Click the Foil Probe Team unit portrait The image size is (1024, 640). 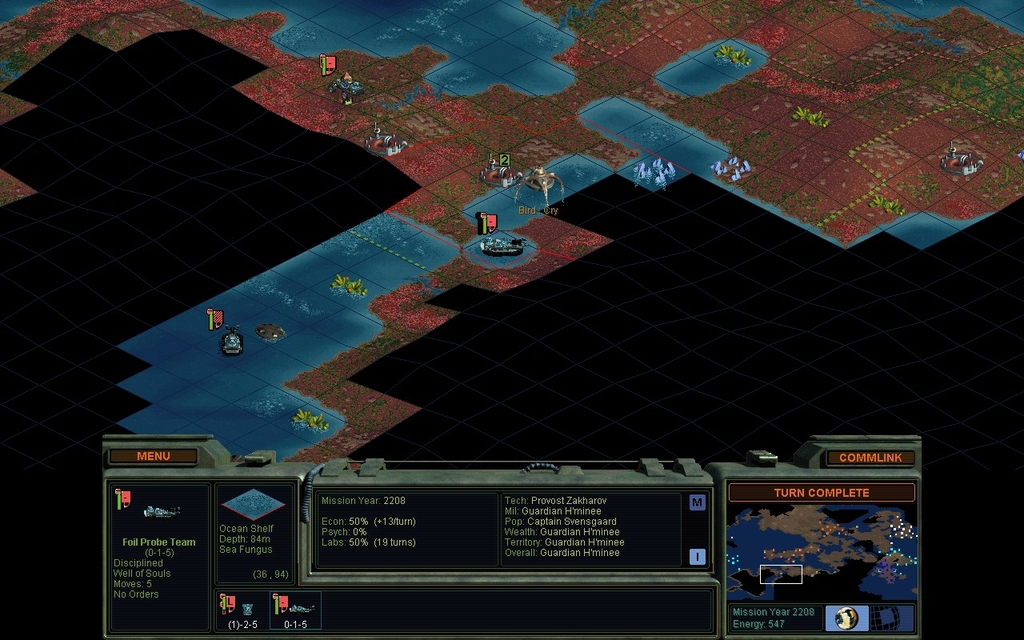(x=160, y=512)
